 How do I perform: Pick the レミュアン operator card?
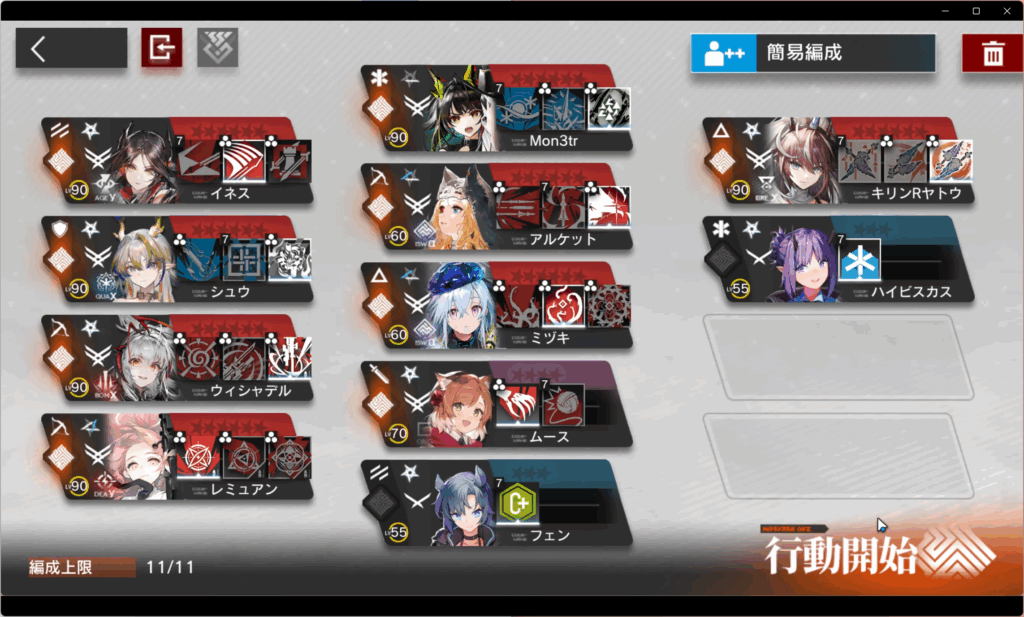tap(175, 456)
